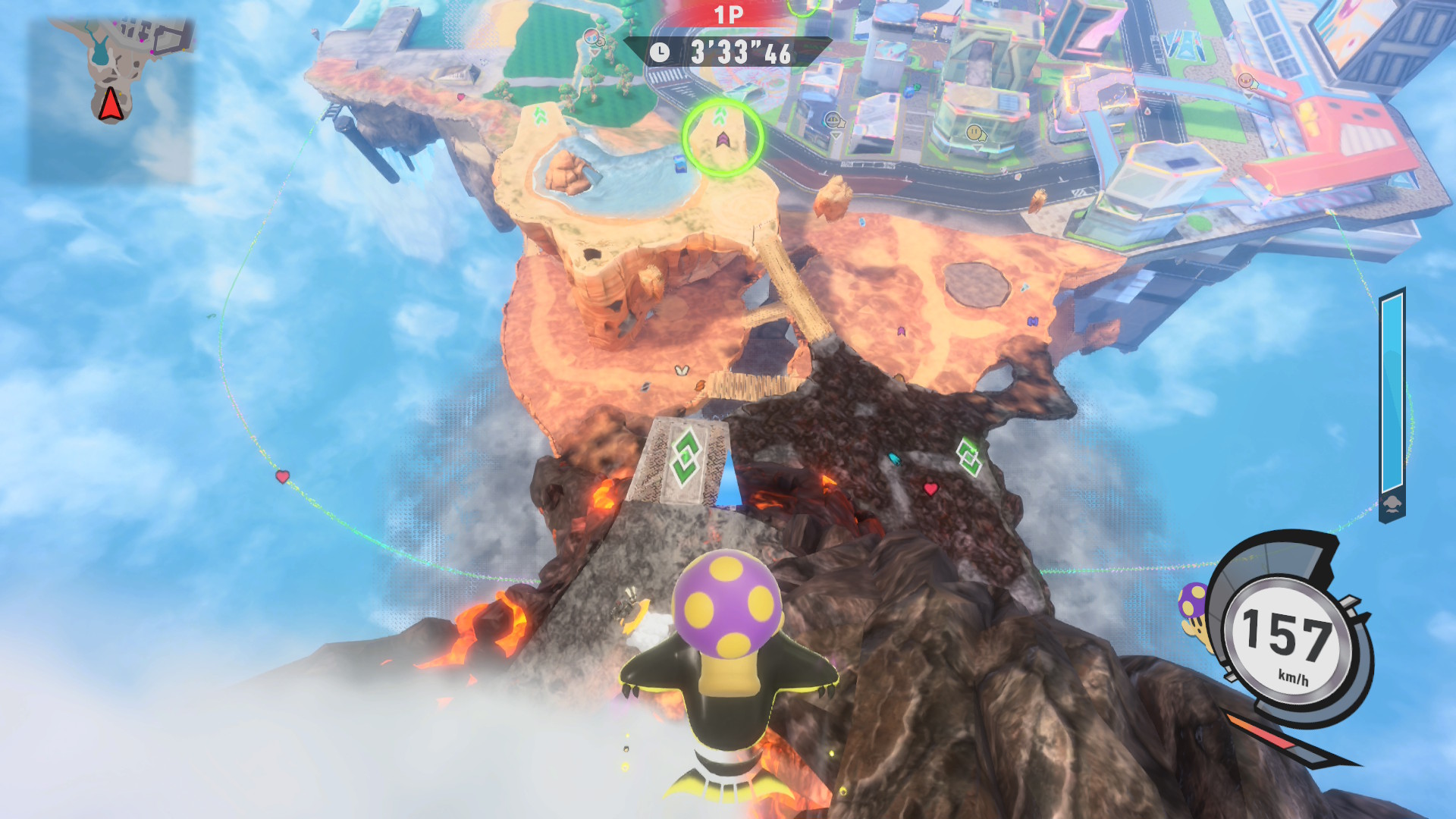Open the minimap in the corner

[x=111, y=101]
